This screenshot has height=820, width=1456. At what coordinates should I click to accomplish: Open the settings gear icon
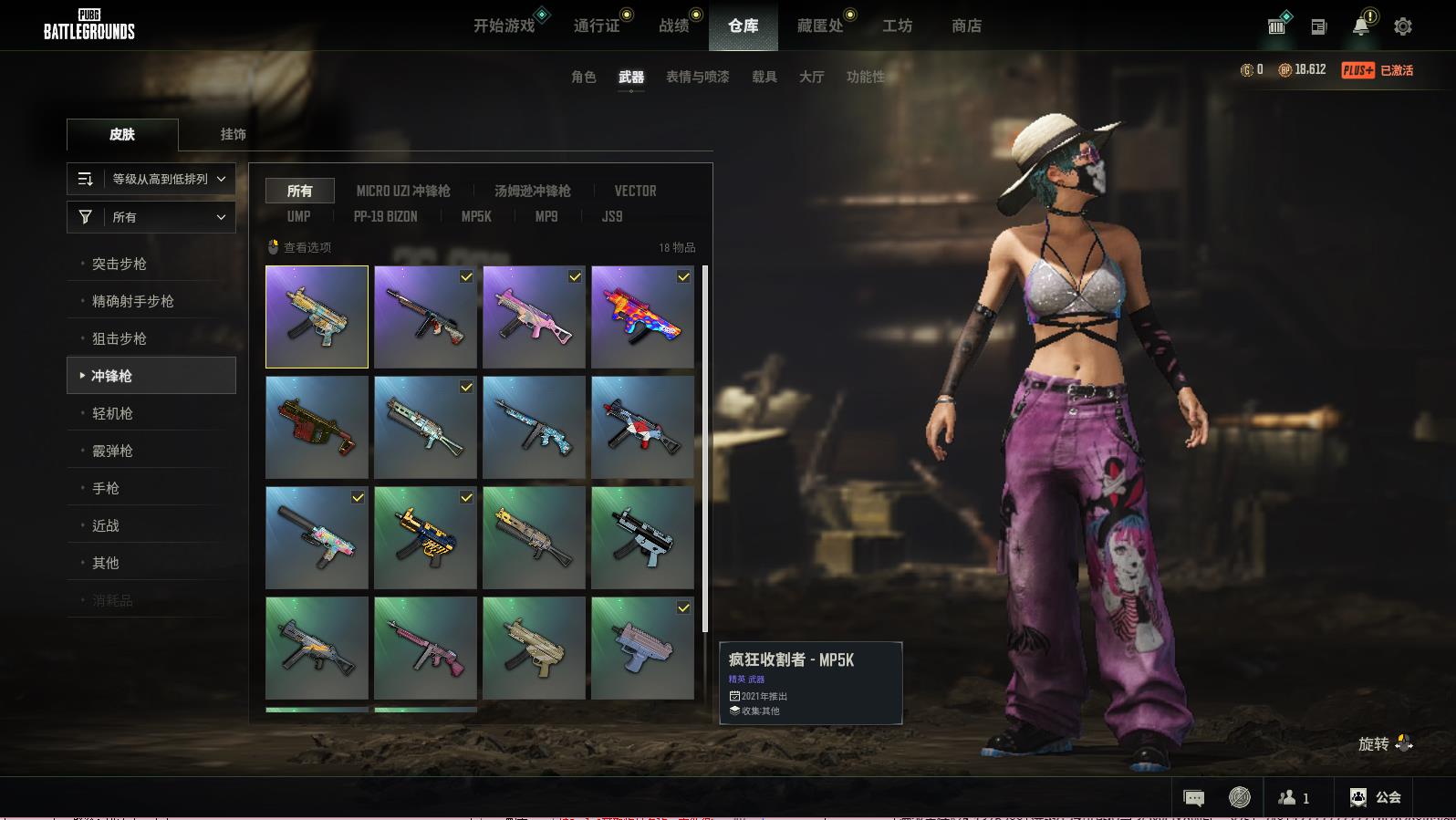pyautogui.click(x=1403, y=26)
